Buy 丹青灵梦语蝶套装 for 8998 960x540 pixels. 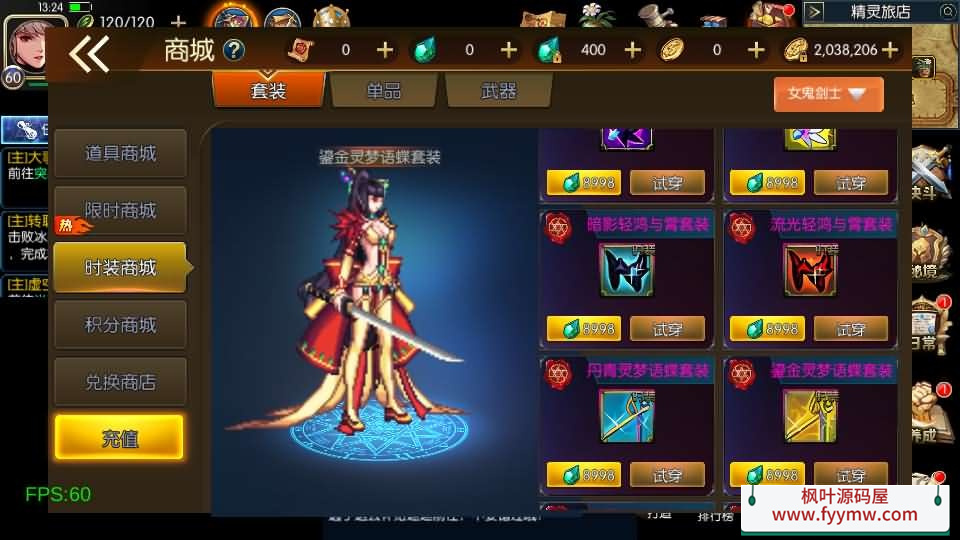583,475
